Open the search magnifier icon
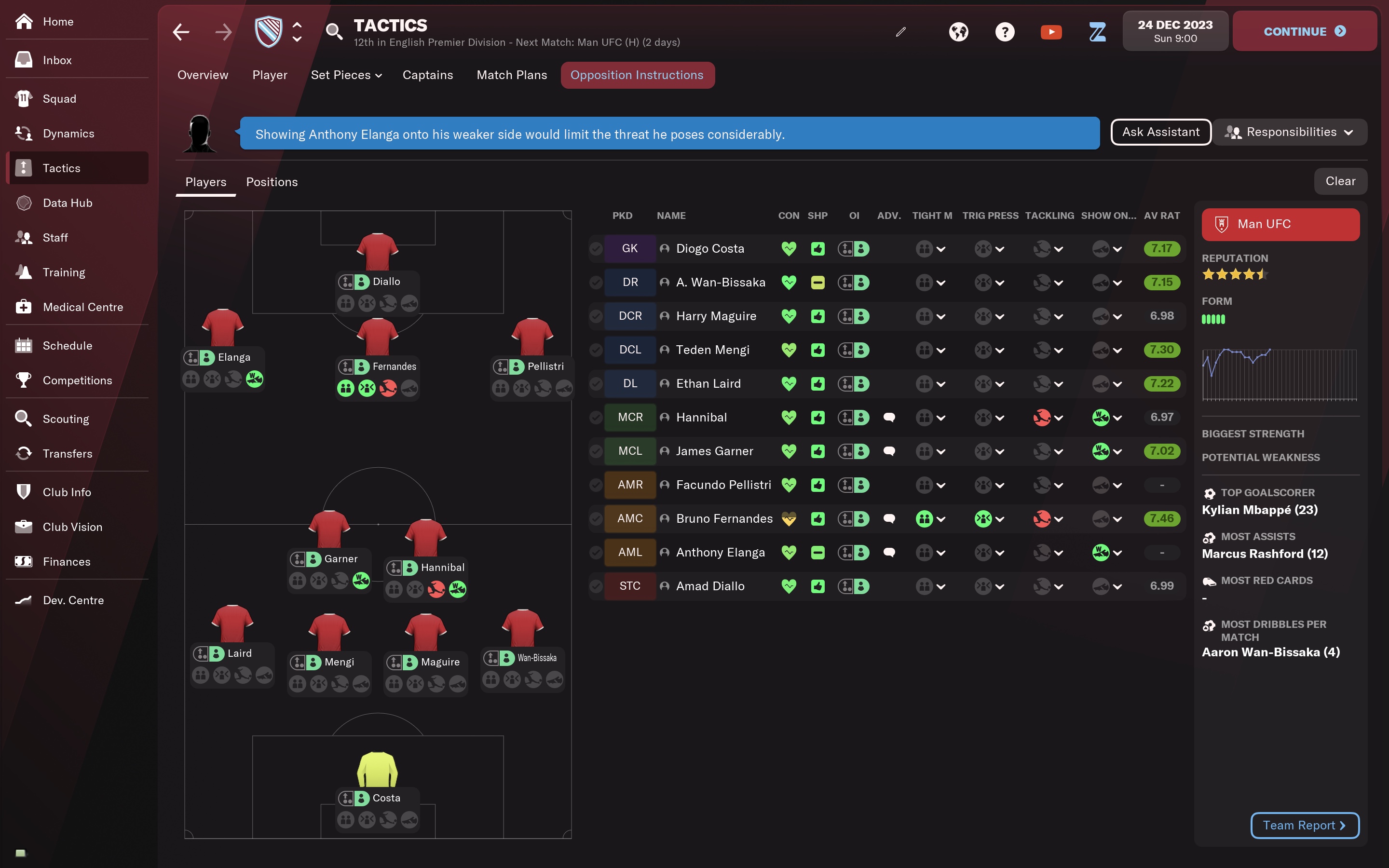The image size is (1389, 868). (x=333, y=32)
